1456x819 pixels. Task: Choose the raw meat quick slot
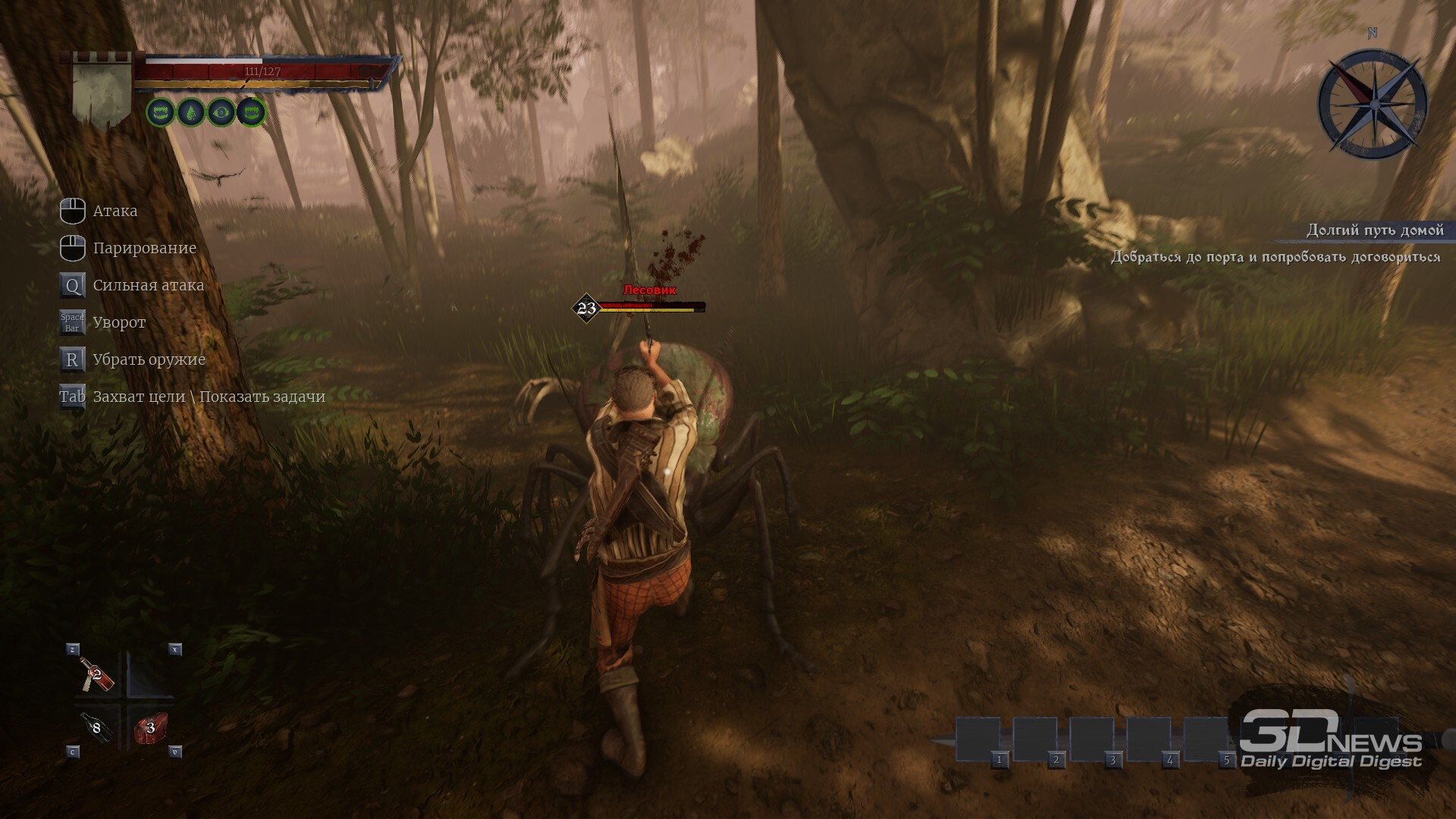tap(150, 728)
